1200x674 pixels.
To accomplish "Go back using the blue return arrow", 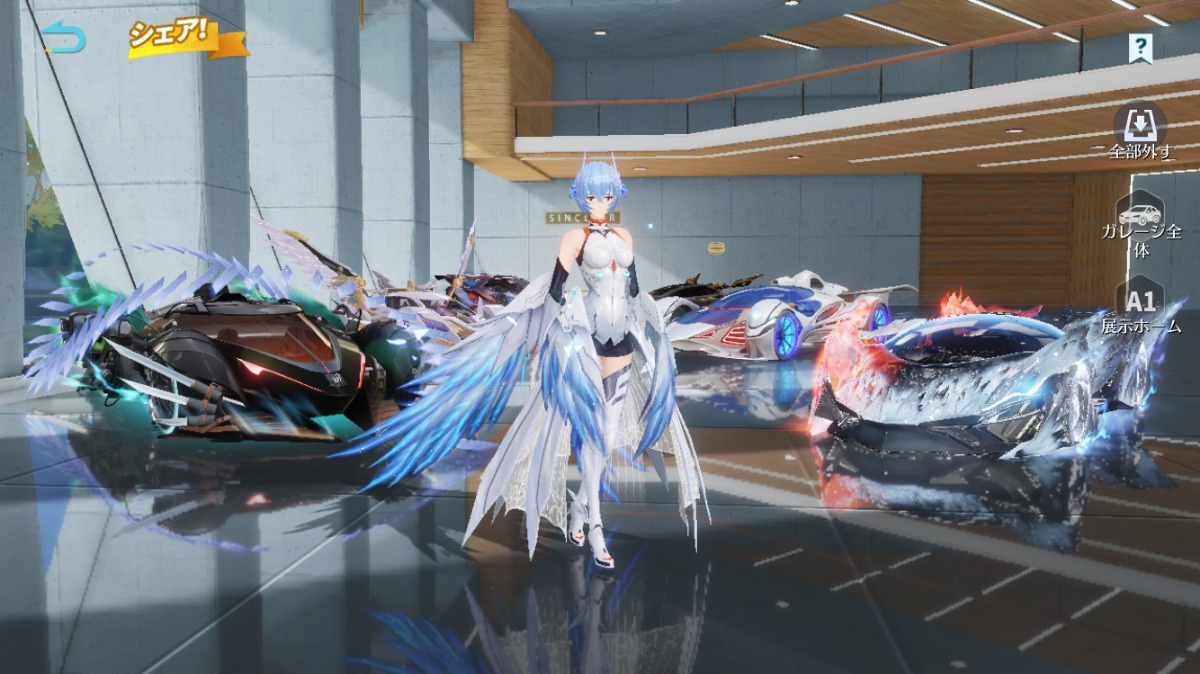I will (65, 39).
